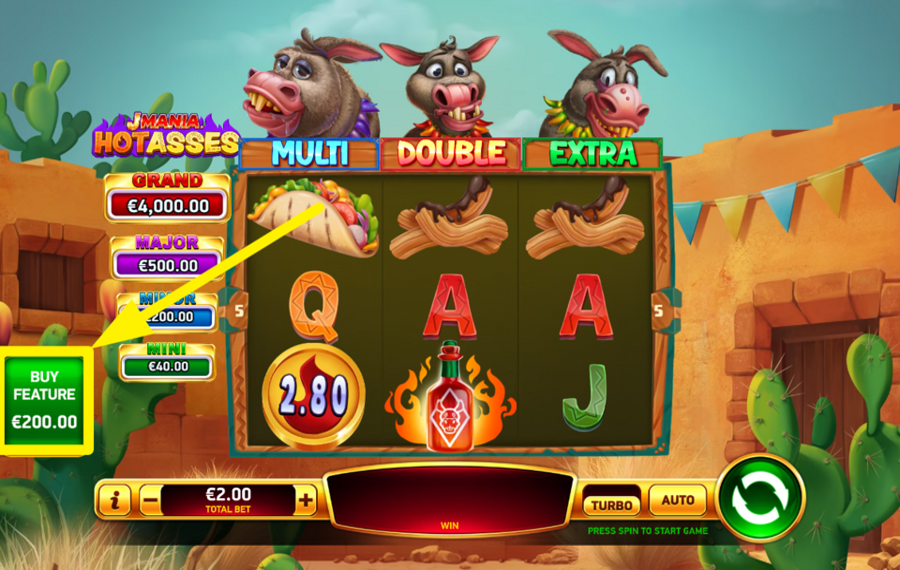The image size is (900, 570).
Task: Open the Auto spin options
Action: pos(678,500)
